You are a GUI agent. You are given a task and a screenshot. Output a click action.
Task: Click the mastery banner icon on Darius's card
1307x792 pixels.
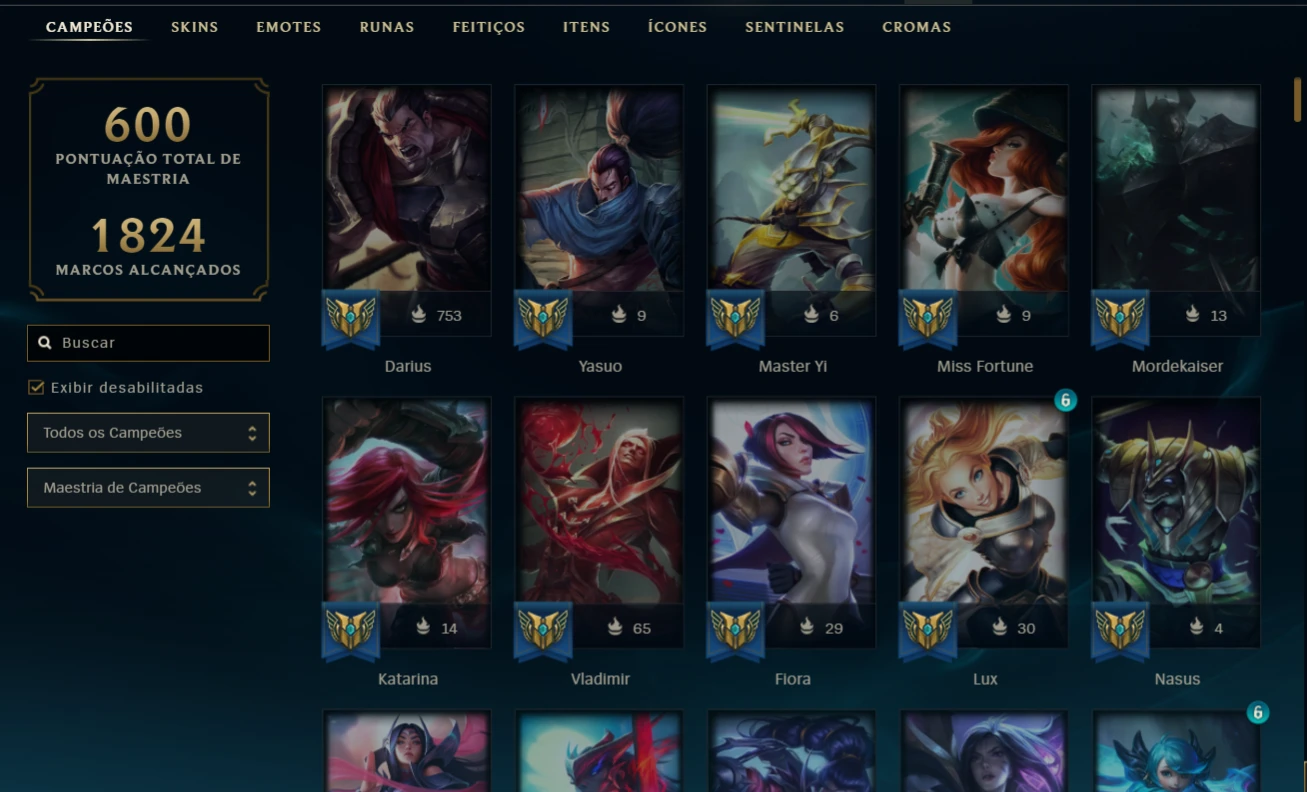click(351, 320)
